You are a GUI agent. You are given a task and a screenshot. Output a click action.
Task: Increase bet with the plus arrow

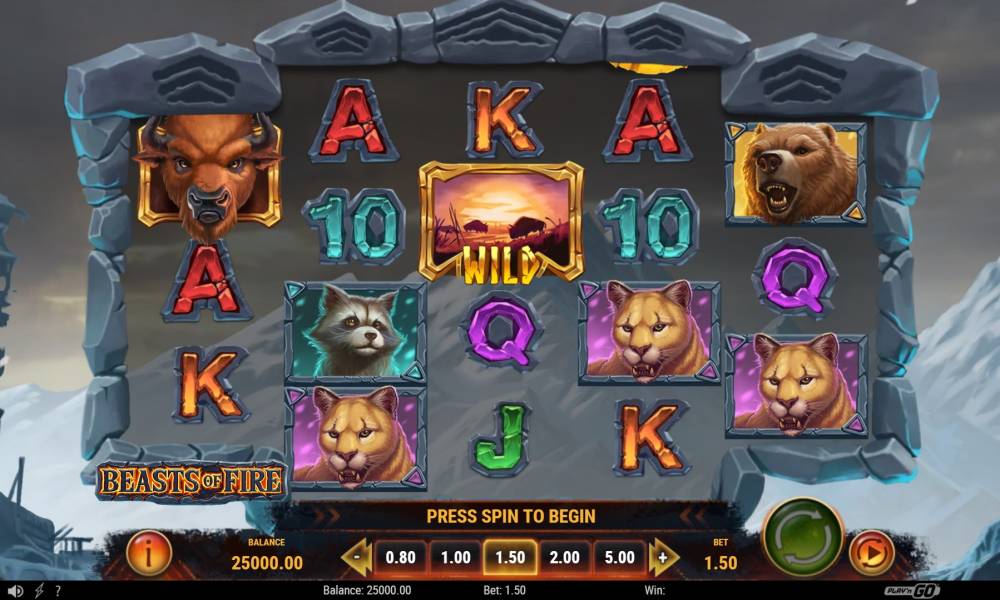662,557
